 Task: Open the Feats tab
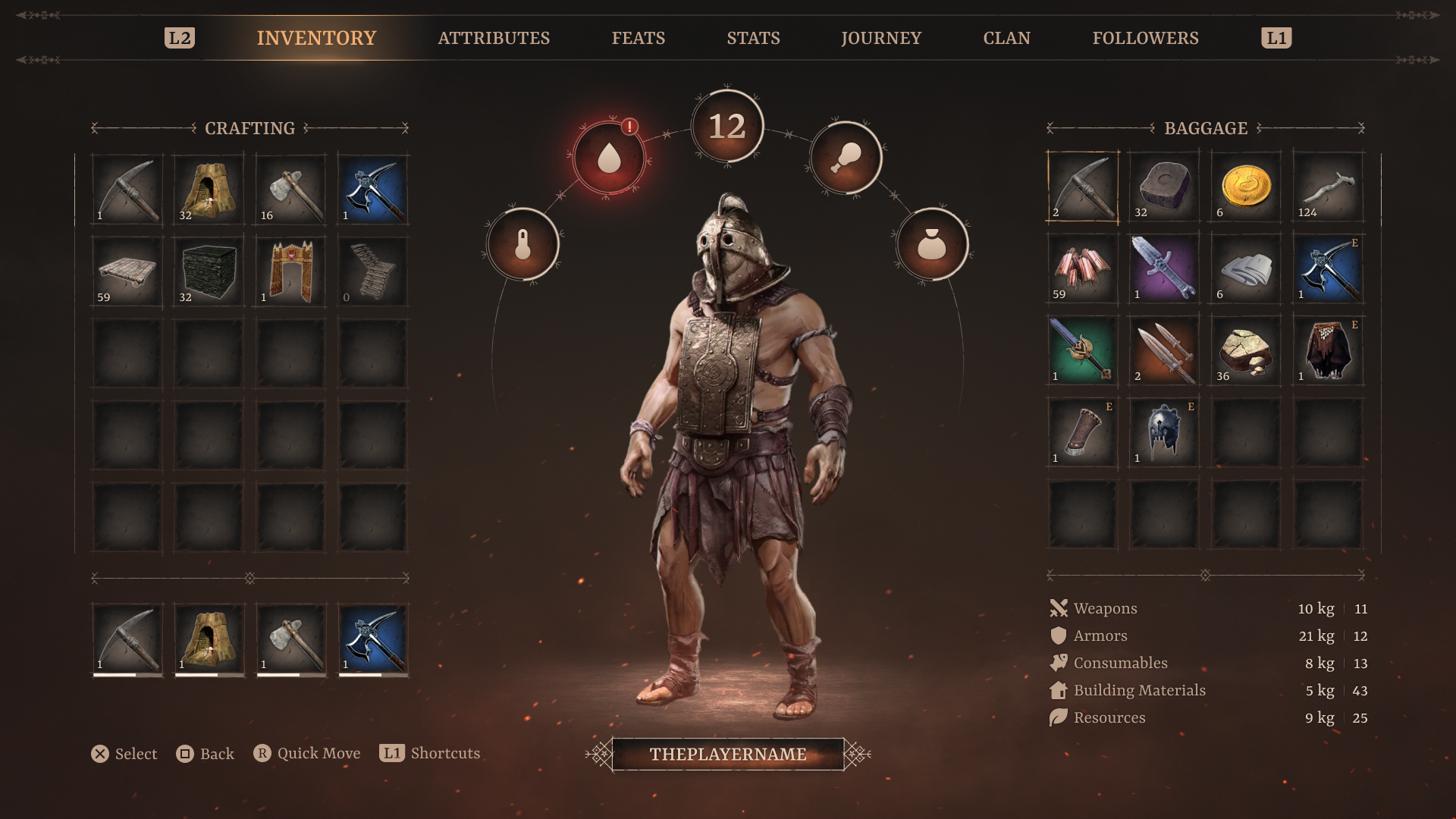[x=638, y=38]
